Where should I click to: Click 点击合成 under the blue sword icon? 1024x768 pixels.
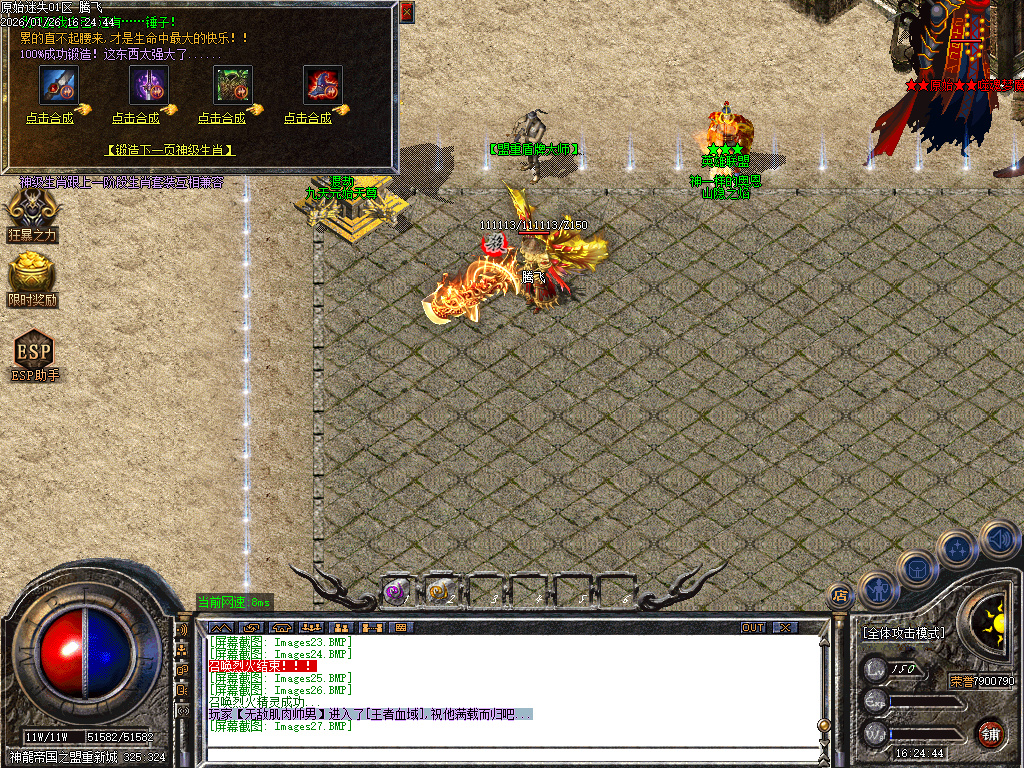[50, 118]
